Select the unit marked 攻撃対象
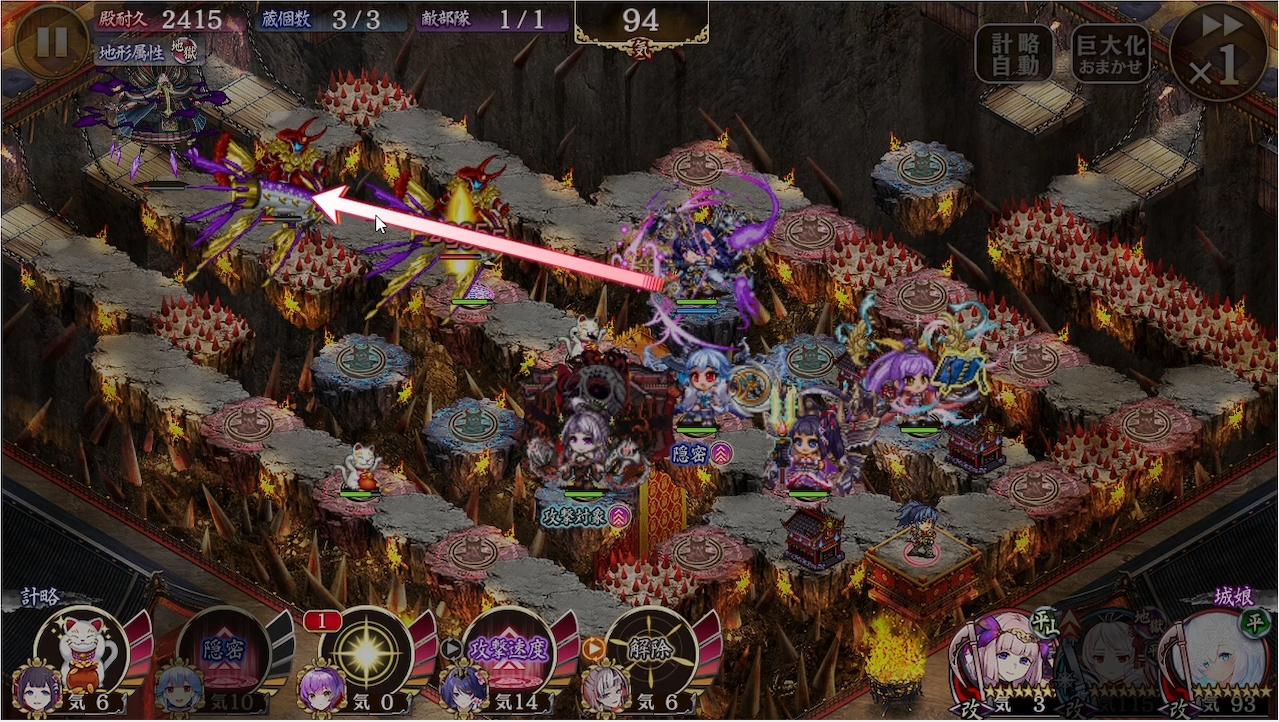 click(585, 455)
